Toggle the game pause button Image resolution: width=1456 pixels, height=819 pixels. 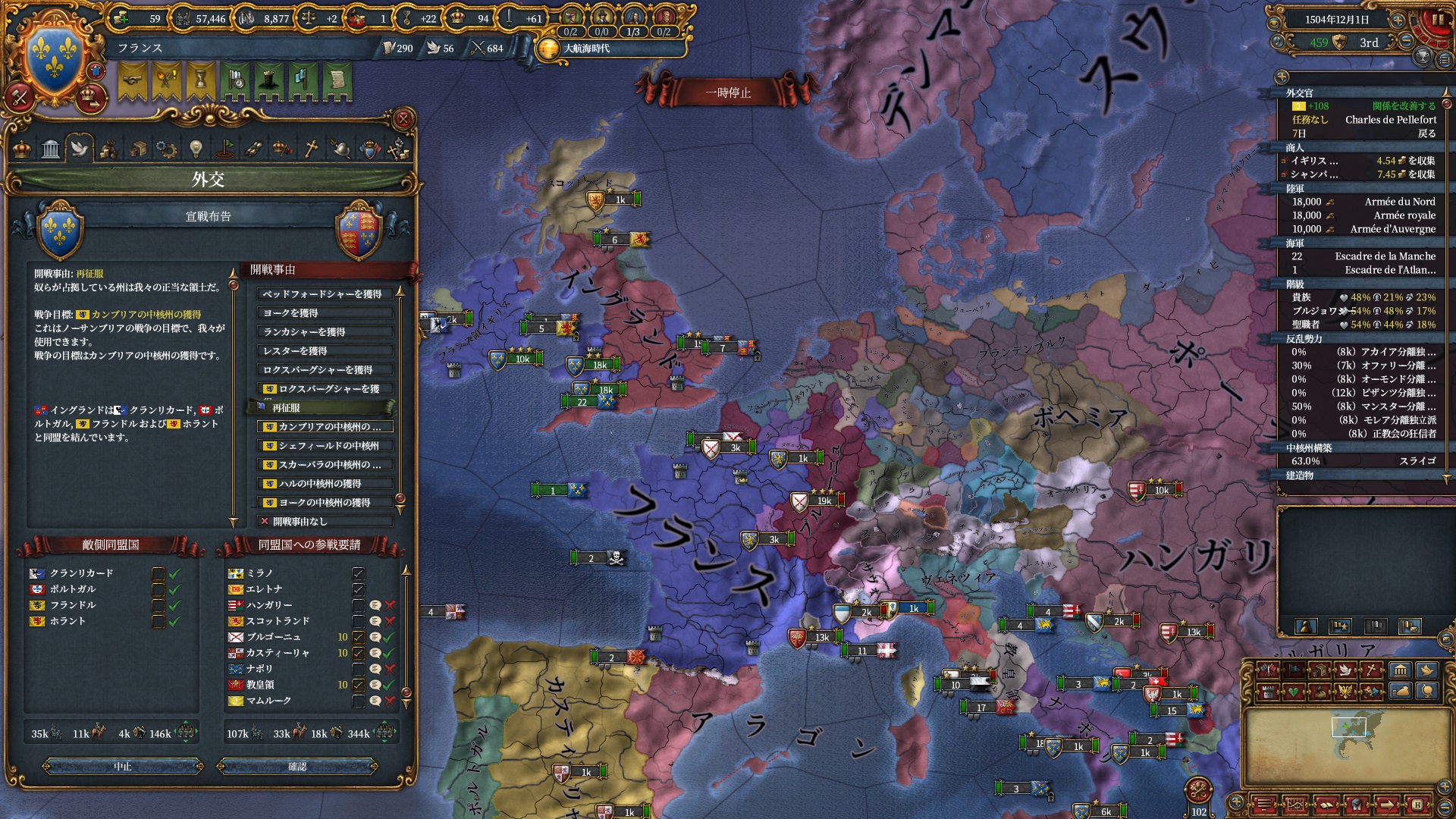click(x=1438, y=20)
